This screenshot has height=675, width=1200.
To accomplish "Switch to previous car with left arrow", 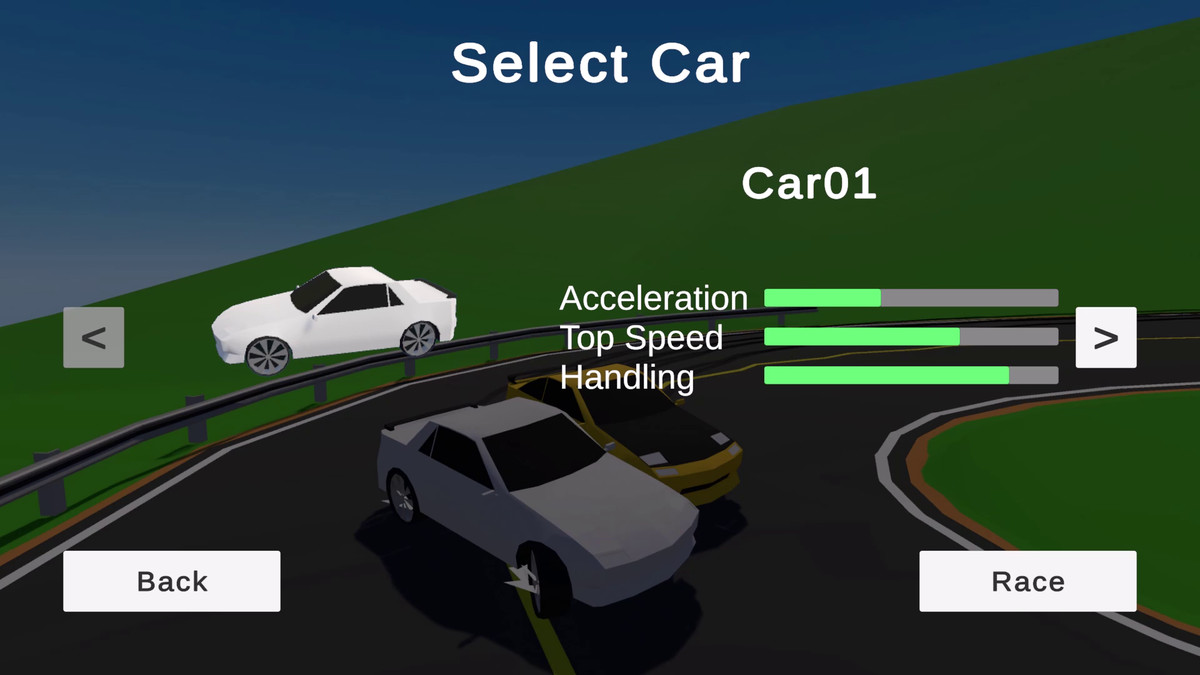I will coord(94,338).
